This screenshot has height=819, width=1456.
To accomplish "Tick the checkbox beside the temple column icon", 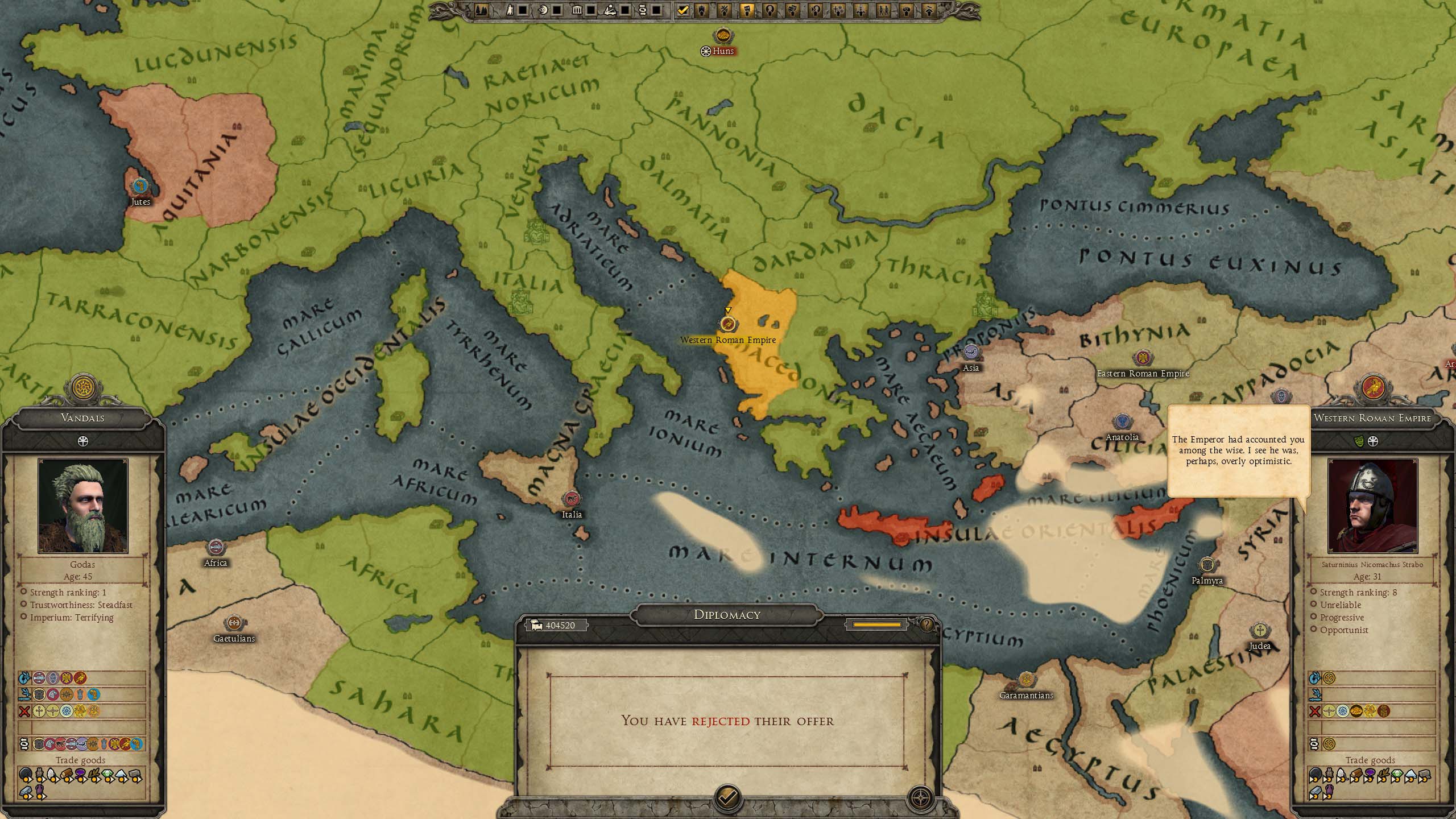I will click(x=591, y=10).
